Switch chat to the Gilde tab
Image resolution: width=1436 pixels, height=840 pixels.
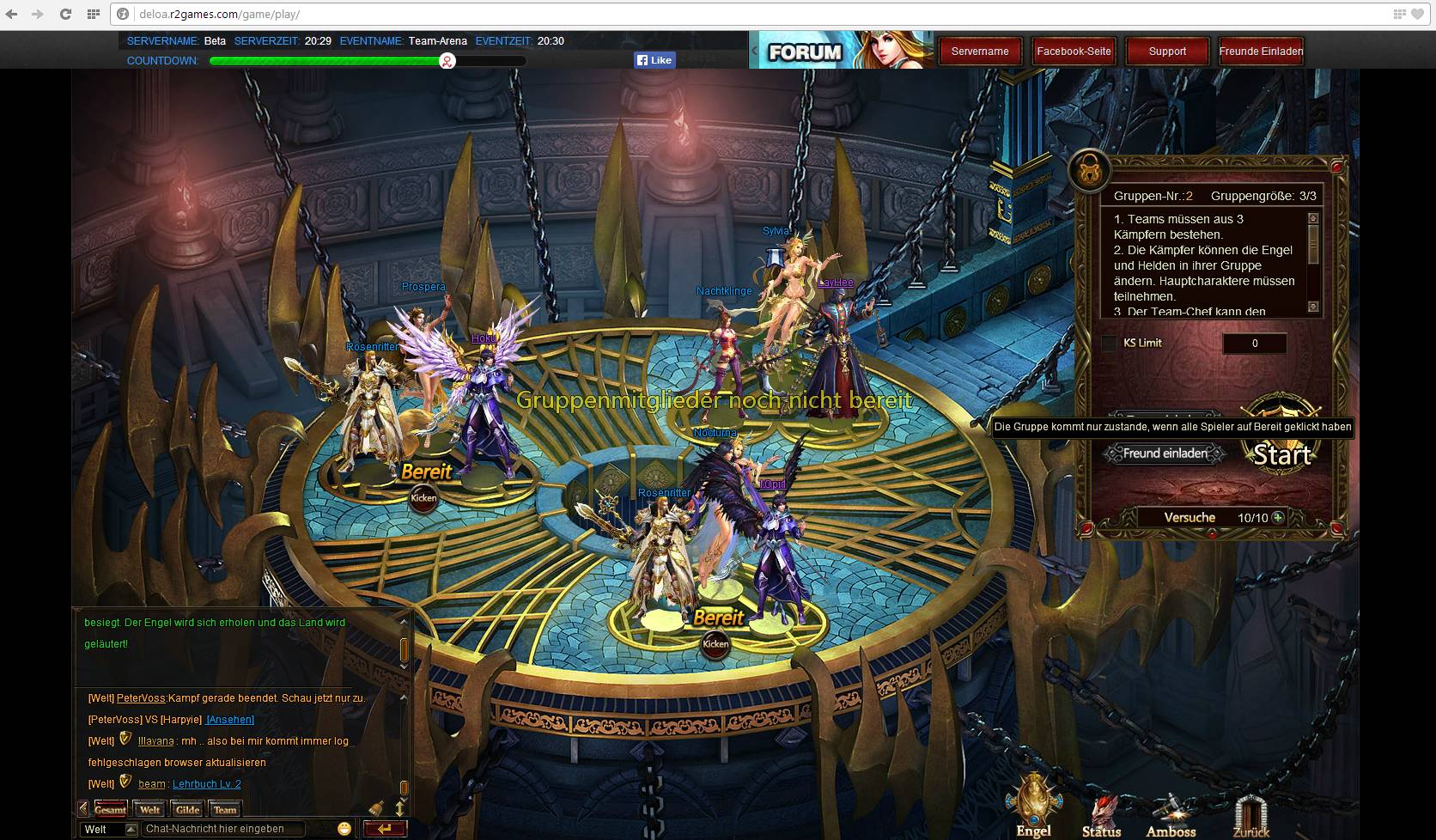point(187,809)
